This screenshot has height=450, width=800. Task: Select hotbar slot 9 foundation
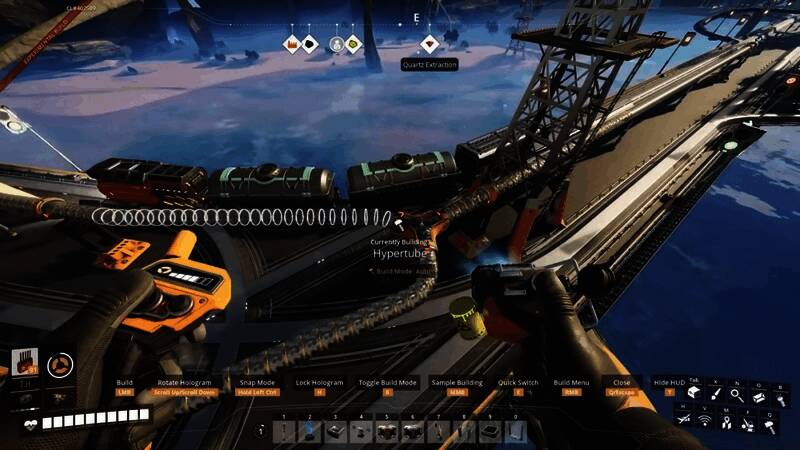pyautogui.click(x=489, y=431)
